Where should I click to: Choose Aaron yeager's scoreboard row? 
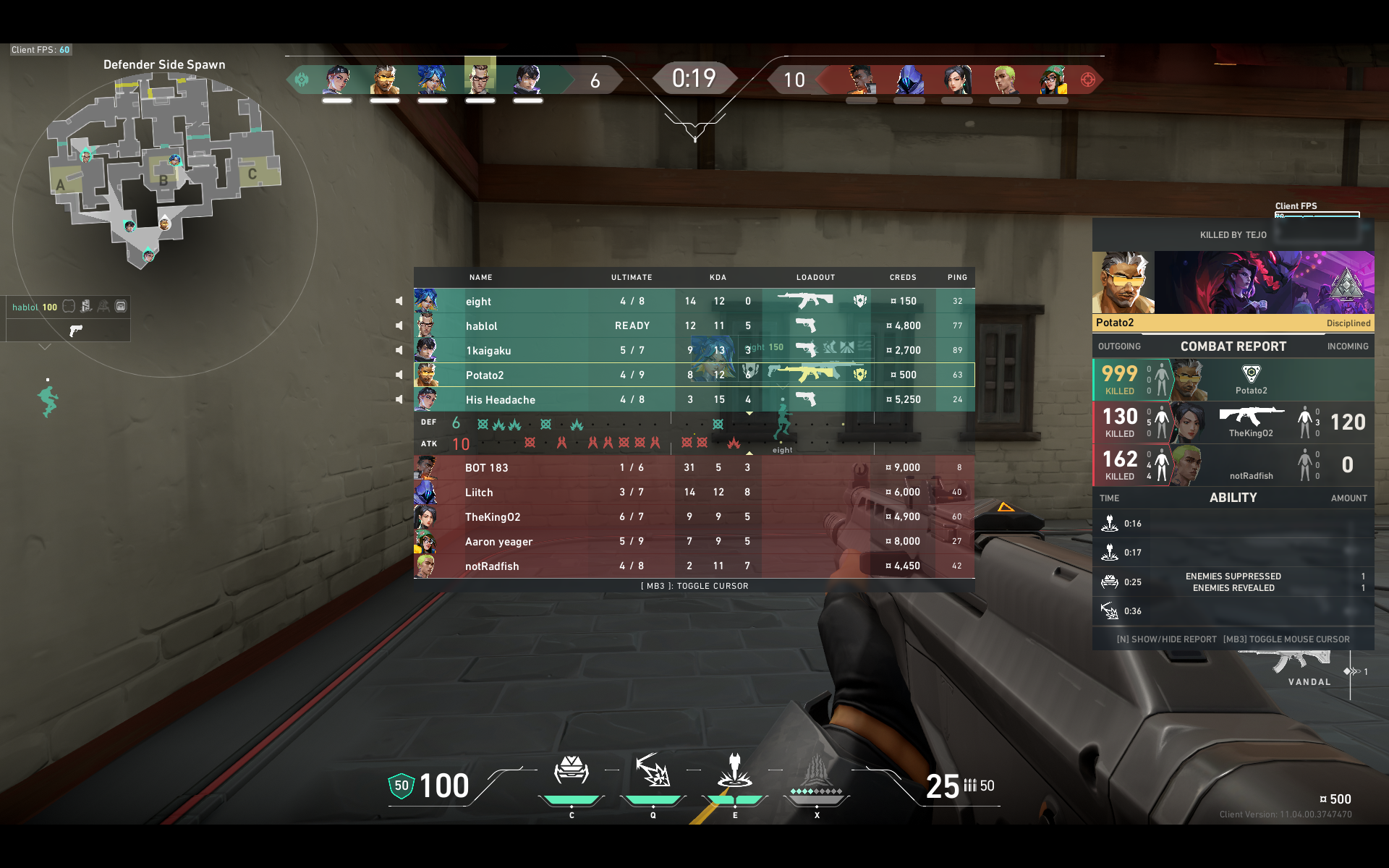pos(693,542)
